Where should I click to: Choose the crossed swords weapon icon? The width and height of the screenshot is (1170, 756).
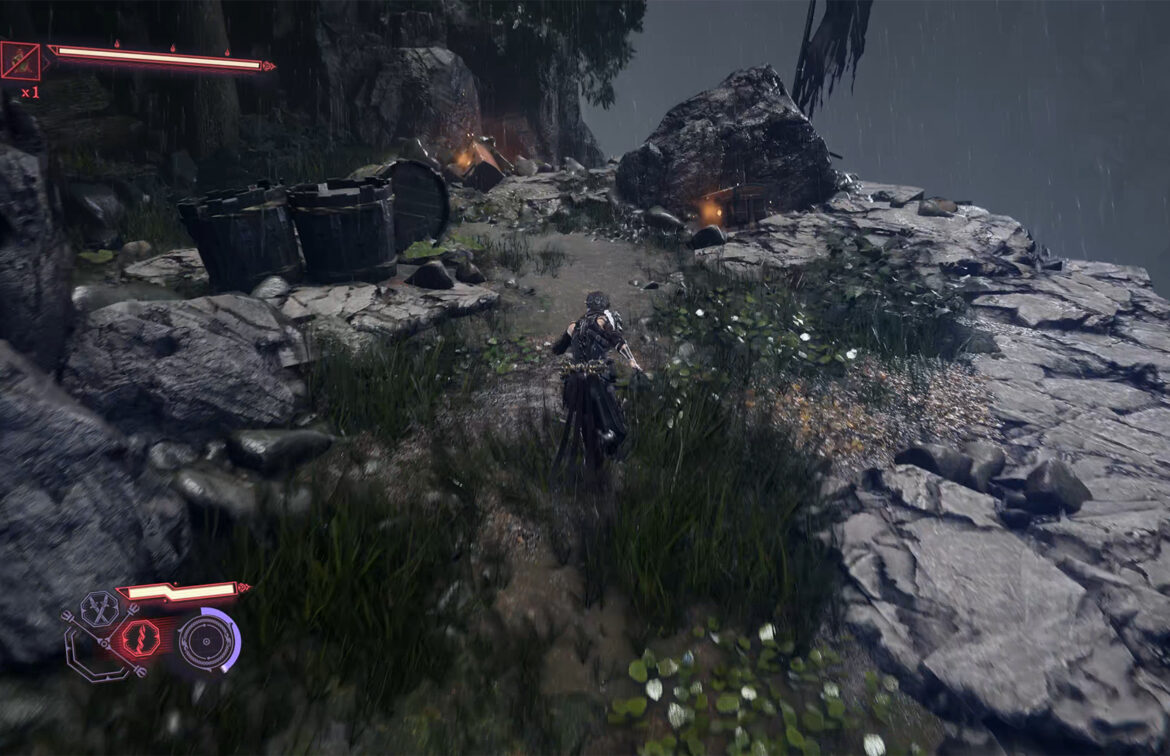(x=99, y=609)
